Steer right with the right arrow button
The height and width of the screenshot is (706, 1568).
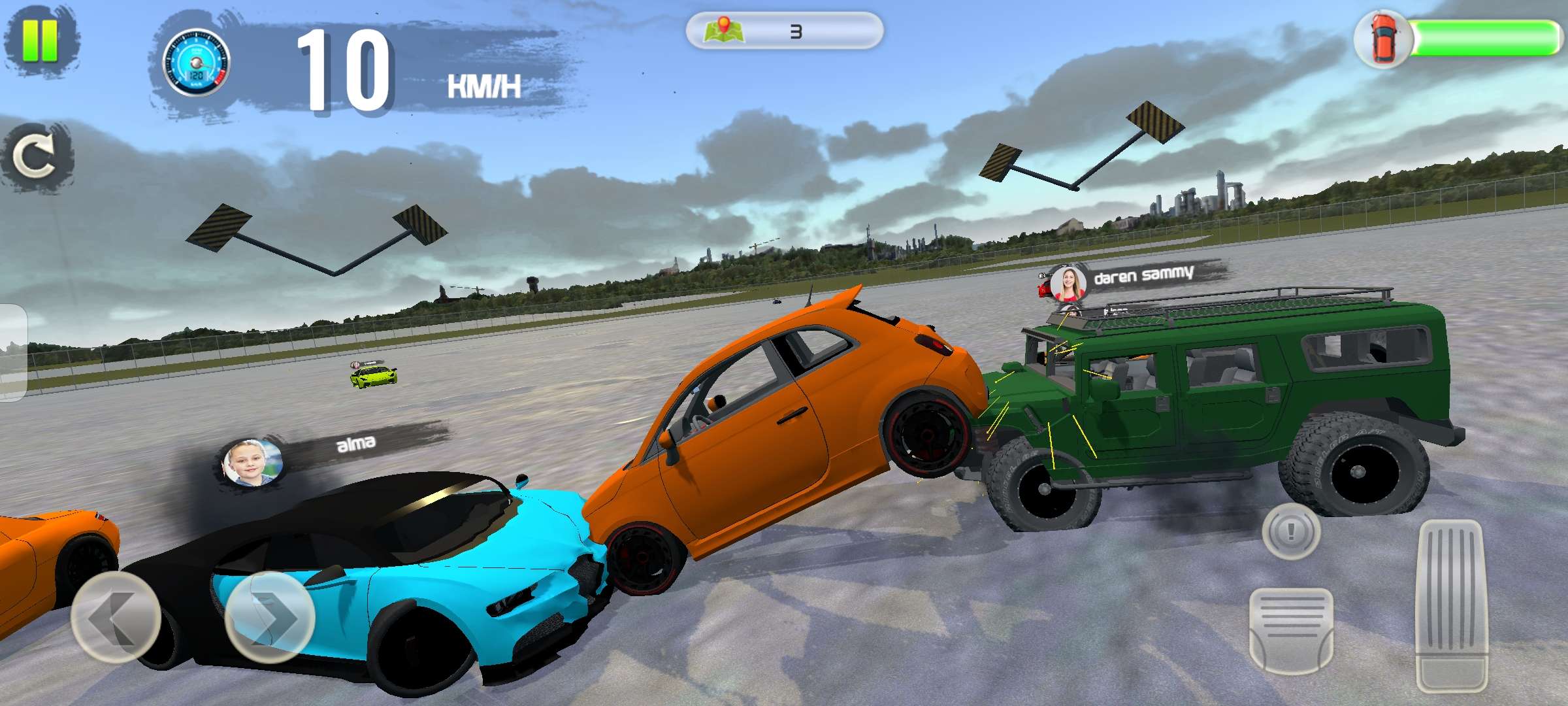coord(270,617)
